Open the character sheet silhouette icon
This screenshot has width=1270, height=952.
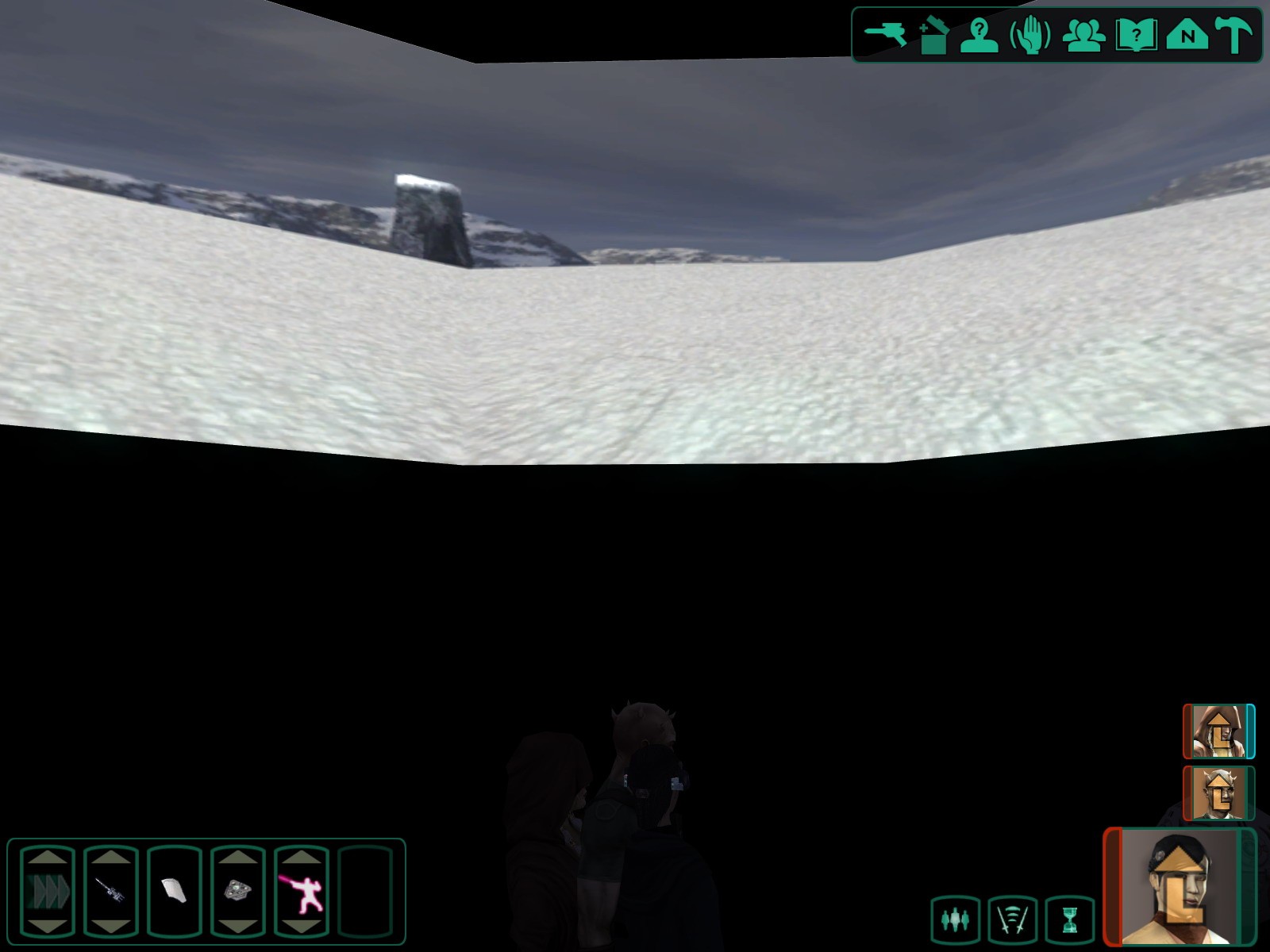pos(979,36)
